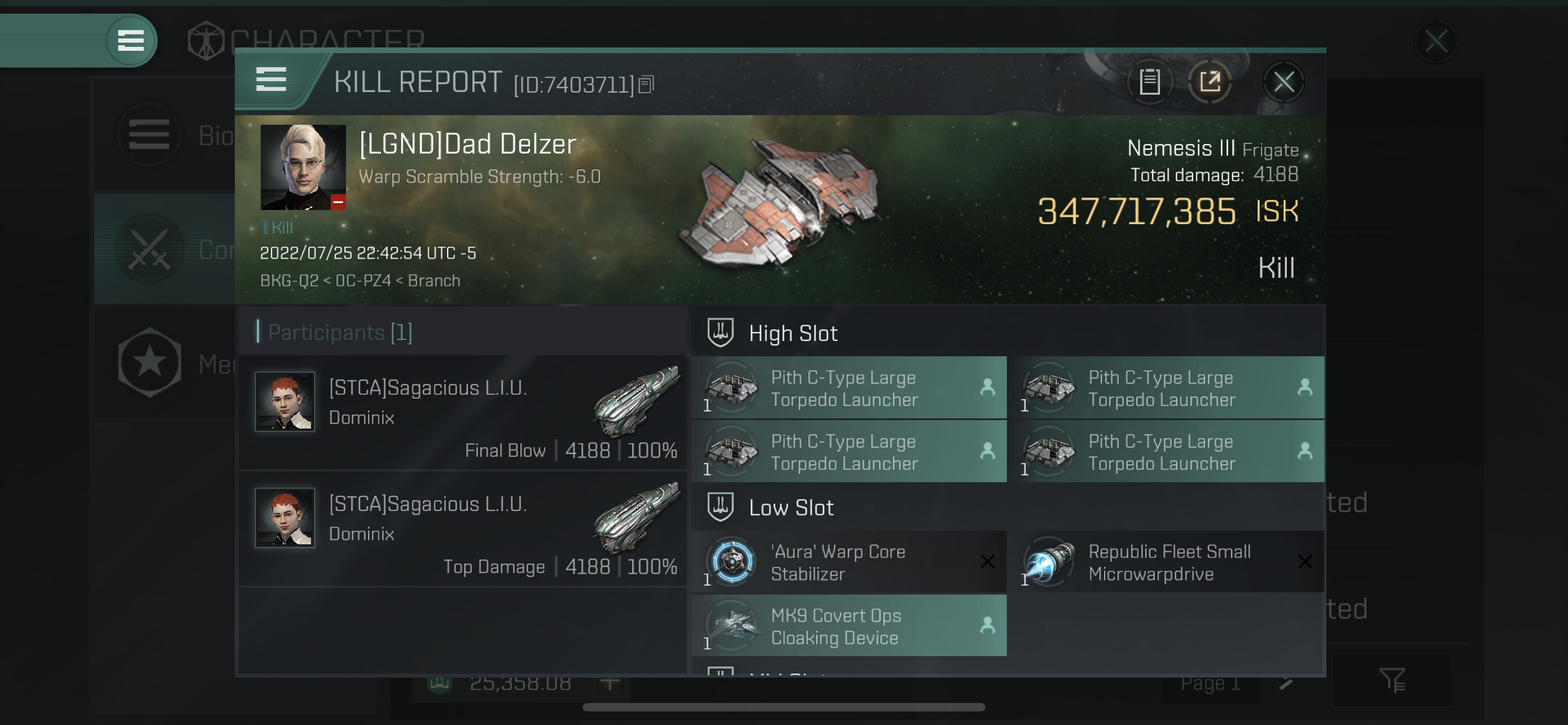Select the Final Blow participant row
The image size is (1568, 725).
tap(463, 413)
